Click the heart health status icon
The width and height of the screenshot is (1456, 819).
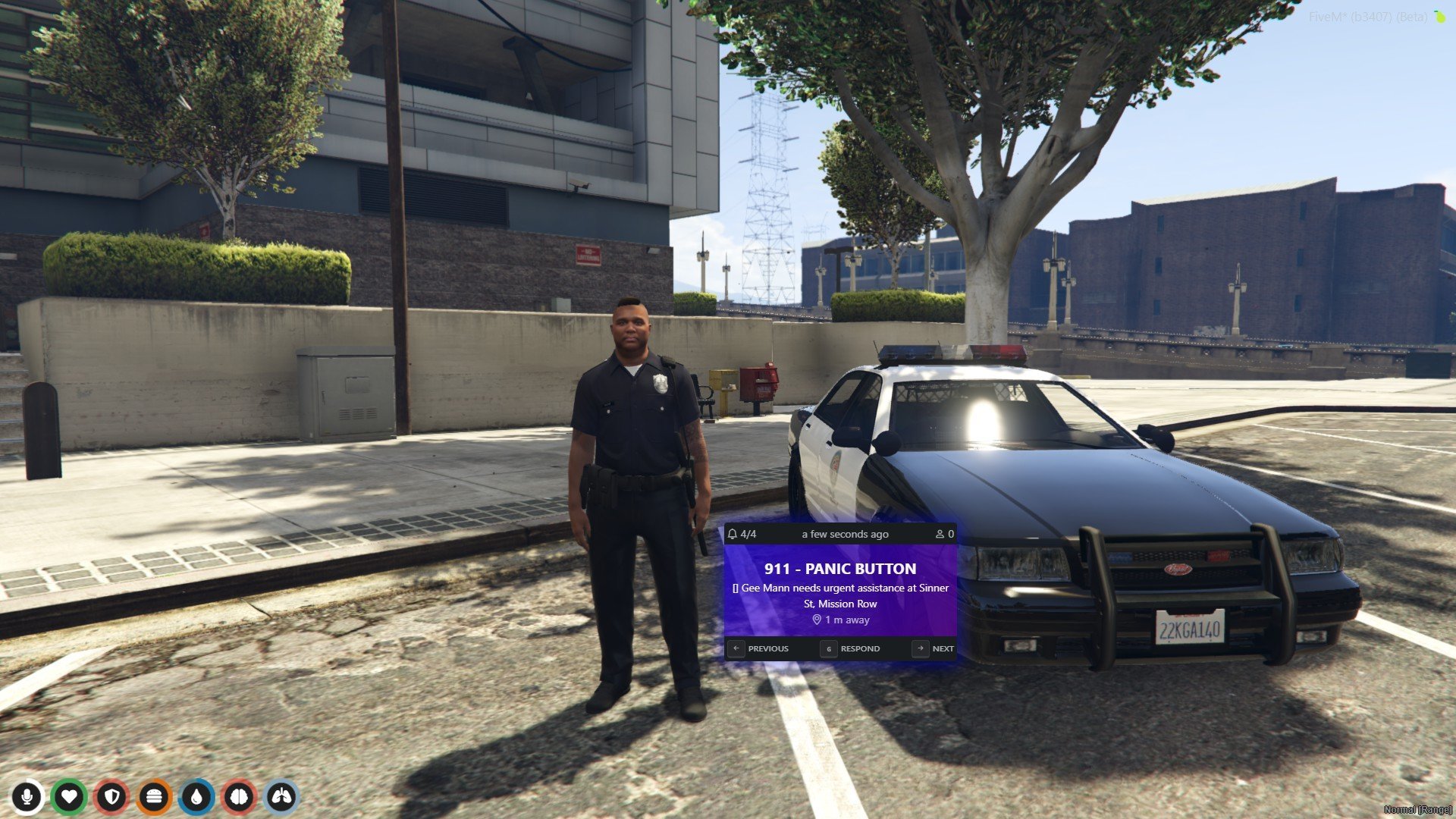click(69, 797)
